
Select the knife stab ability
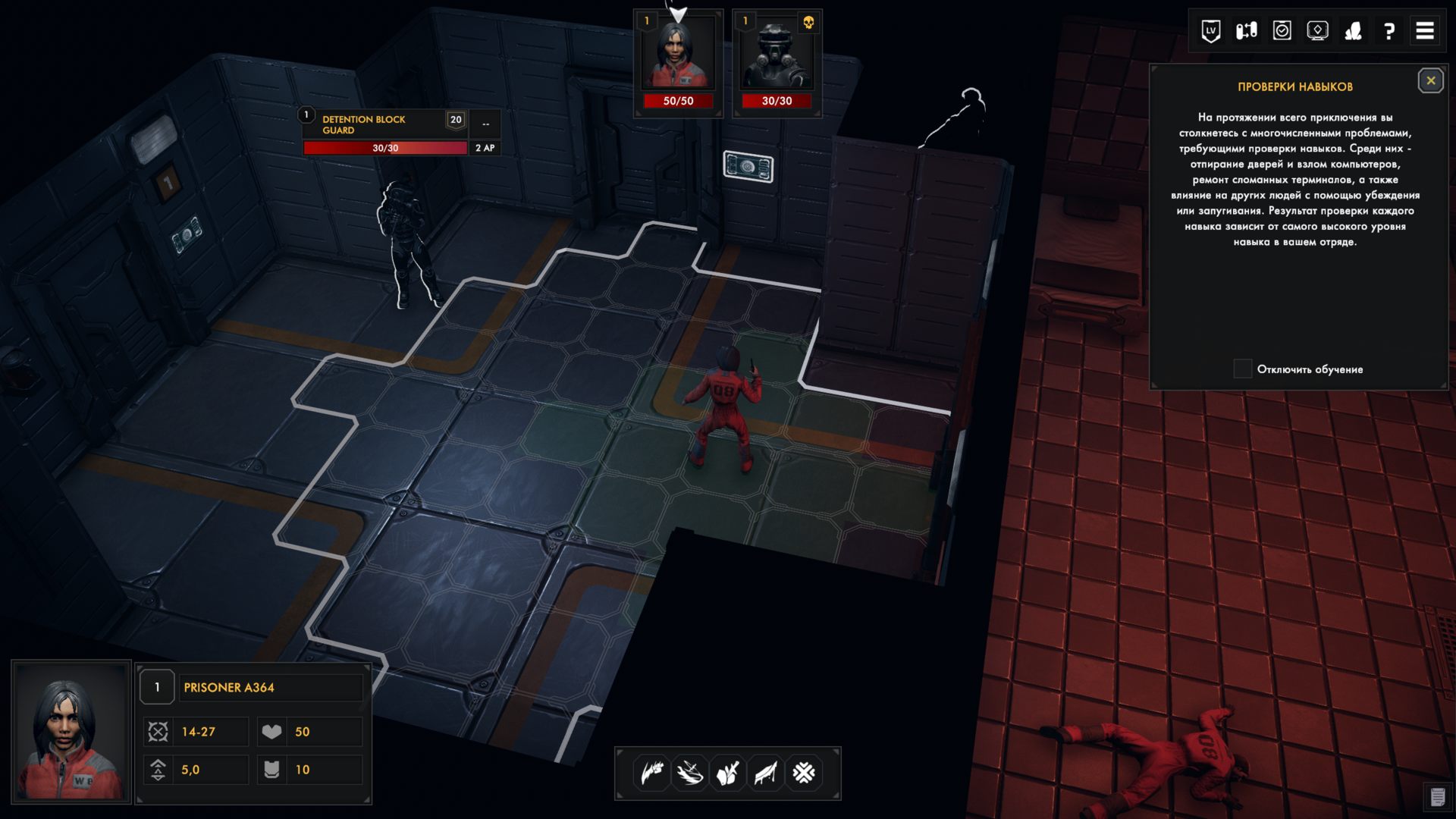tap(727, 772)
